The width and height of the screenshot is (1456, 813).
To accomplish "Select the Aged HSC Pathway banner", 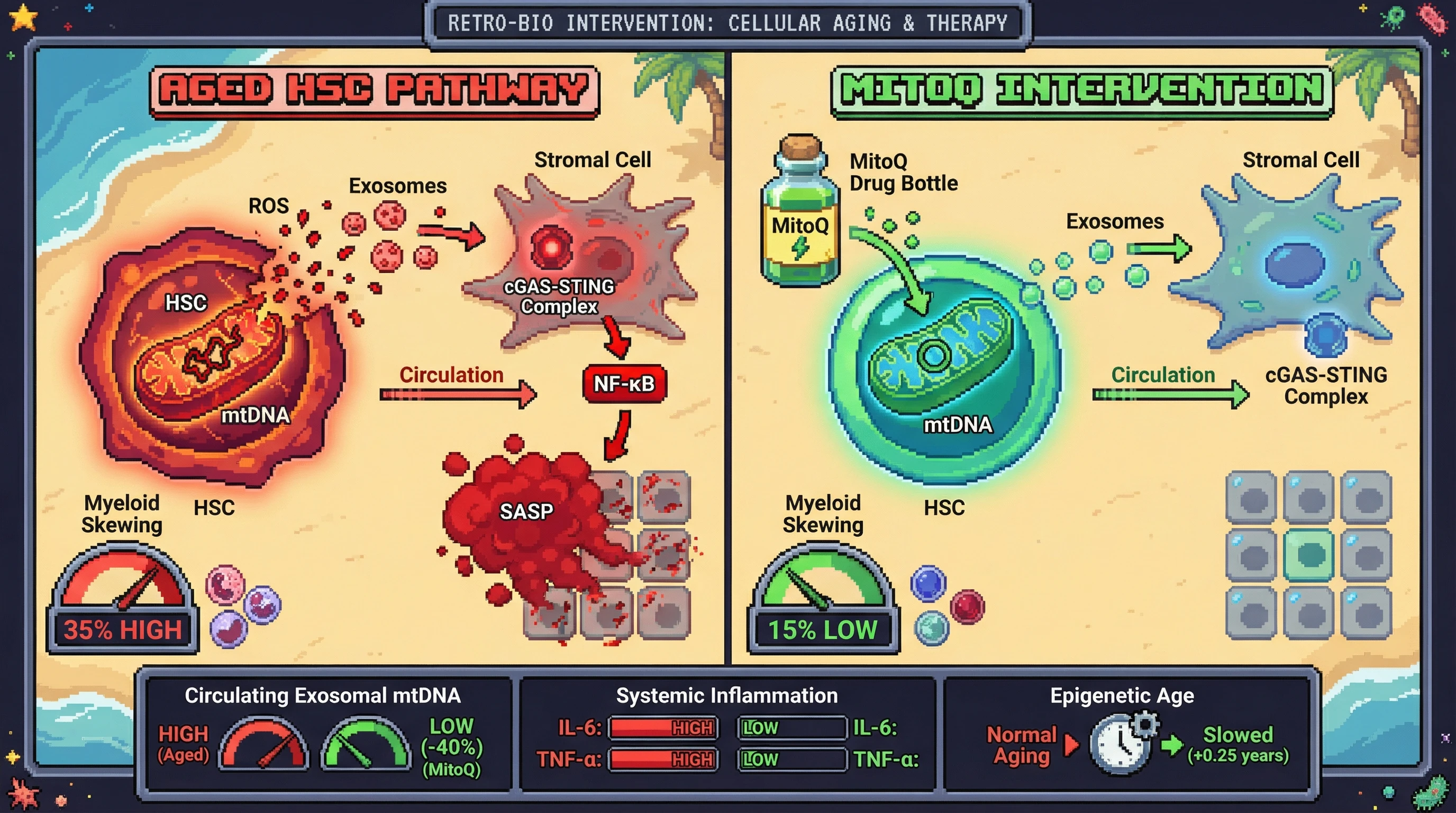I will click(374, 91).
